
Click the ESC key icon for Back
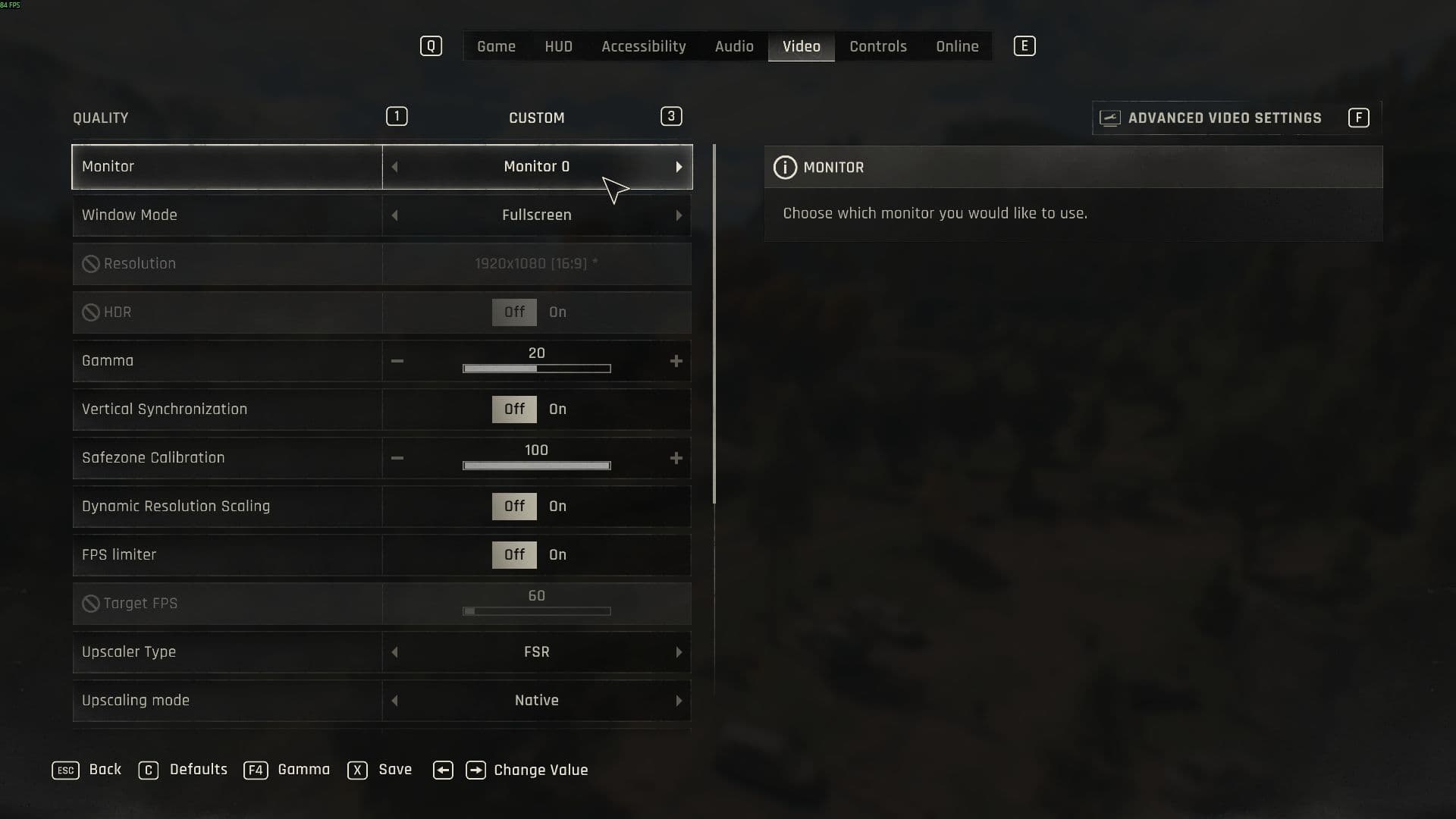point(65,770)
